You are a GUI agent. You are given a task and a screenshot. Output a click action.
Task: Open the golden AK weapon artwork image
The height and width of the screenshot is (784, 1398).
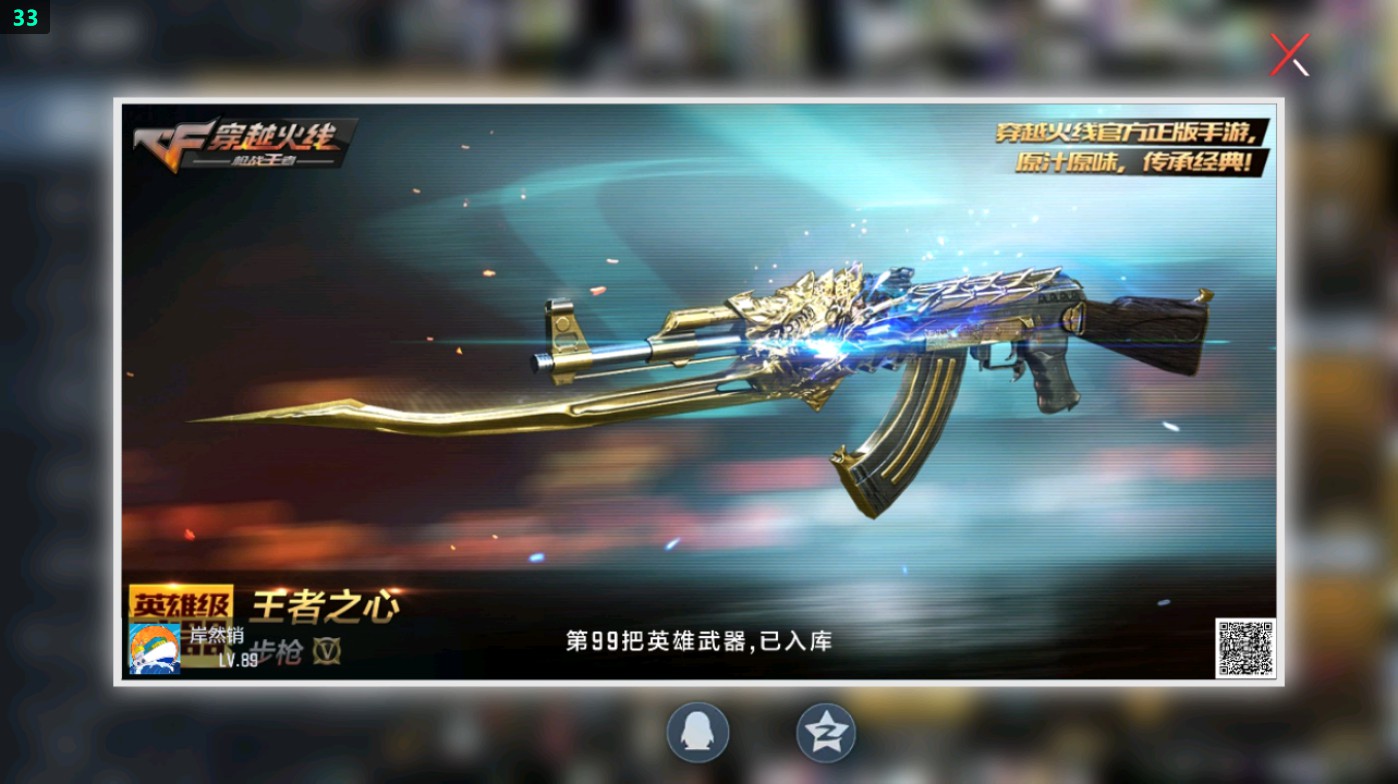(850, 380)
